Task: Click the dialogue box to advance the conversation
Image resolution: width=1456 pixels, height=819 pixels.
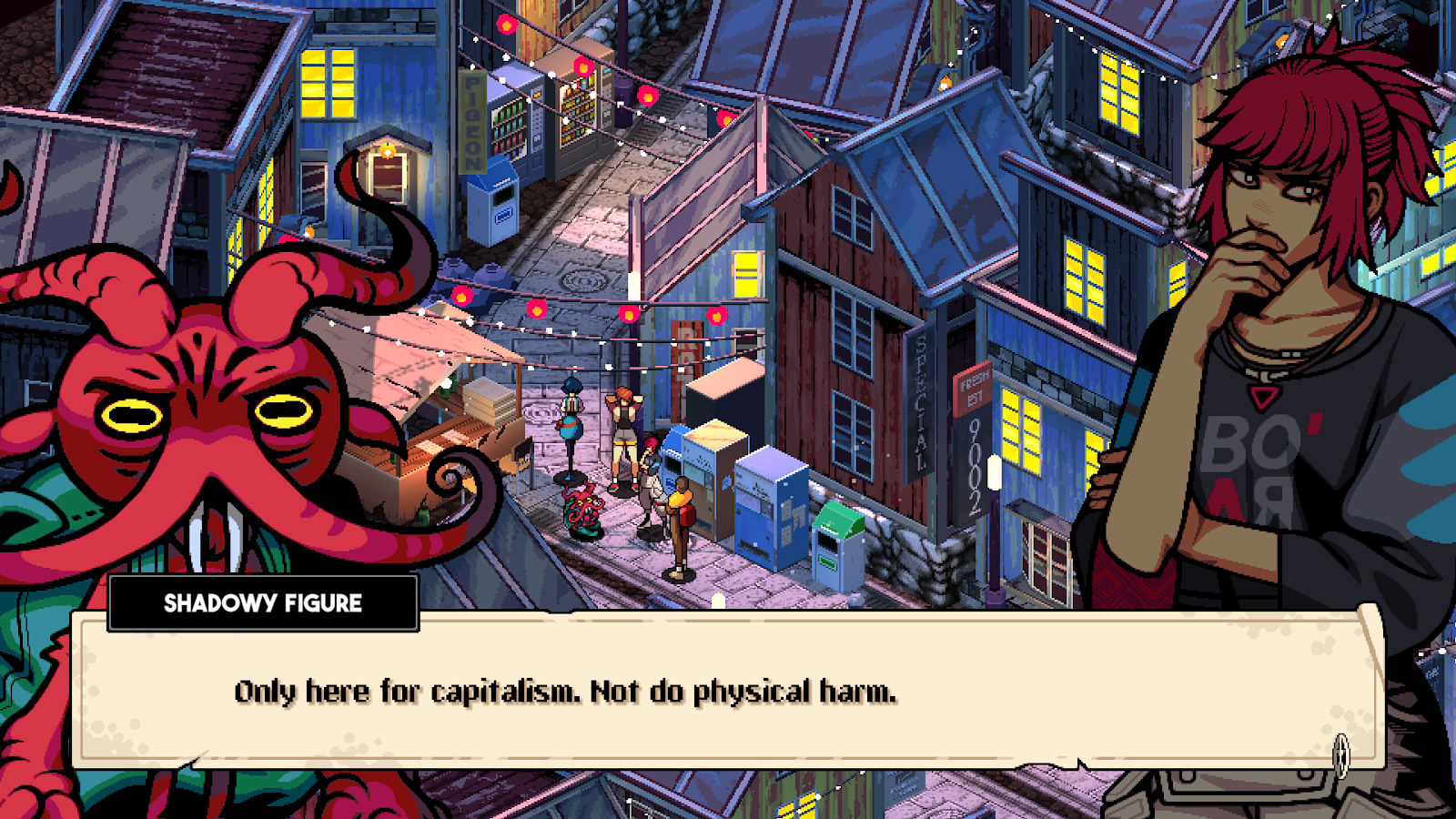Action: point(728,692)
